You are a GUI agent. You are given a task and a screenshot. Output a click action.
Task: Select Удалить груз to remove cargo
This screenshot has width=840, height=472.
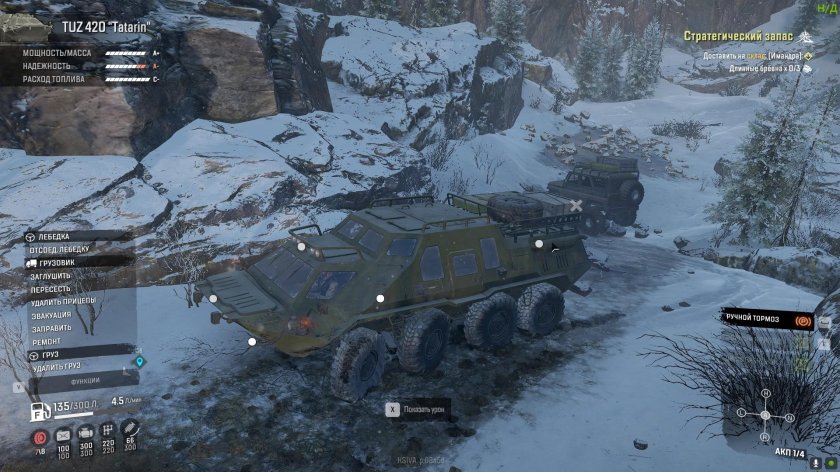point(56,368)
